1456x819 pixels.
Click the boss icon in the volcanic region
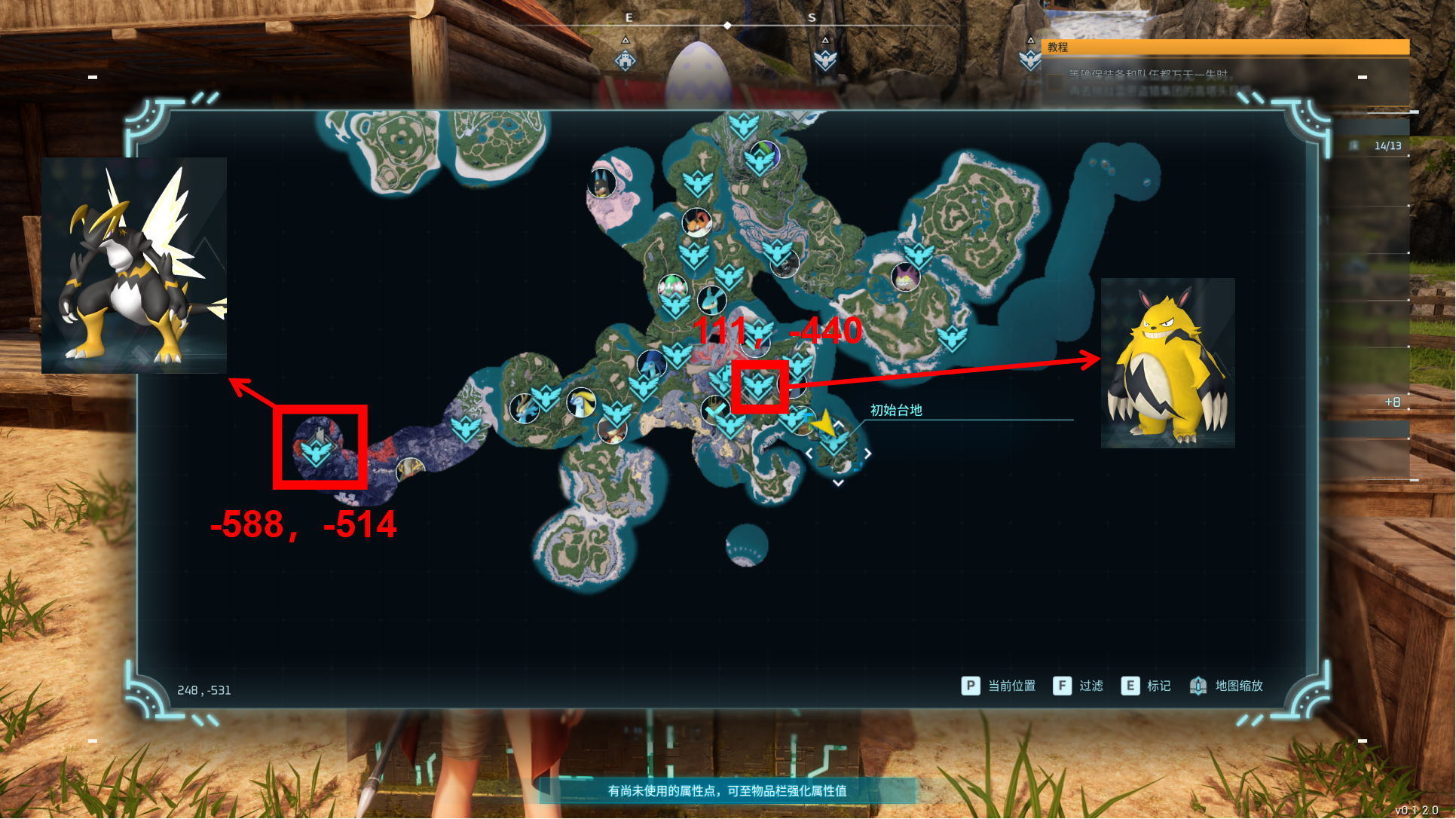tap(410, 470)
